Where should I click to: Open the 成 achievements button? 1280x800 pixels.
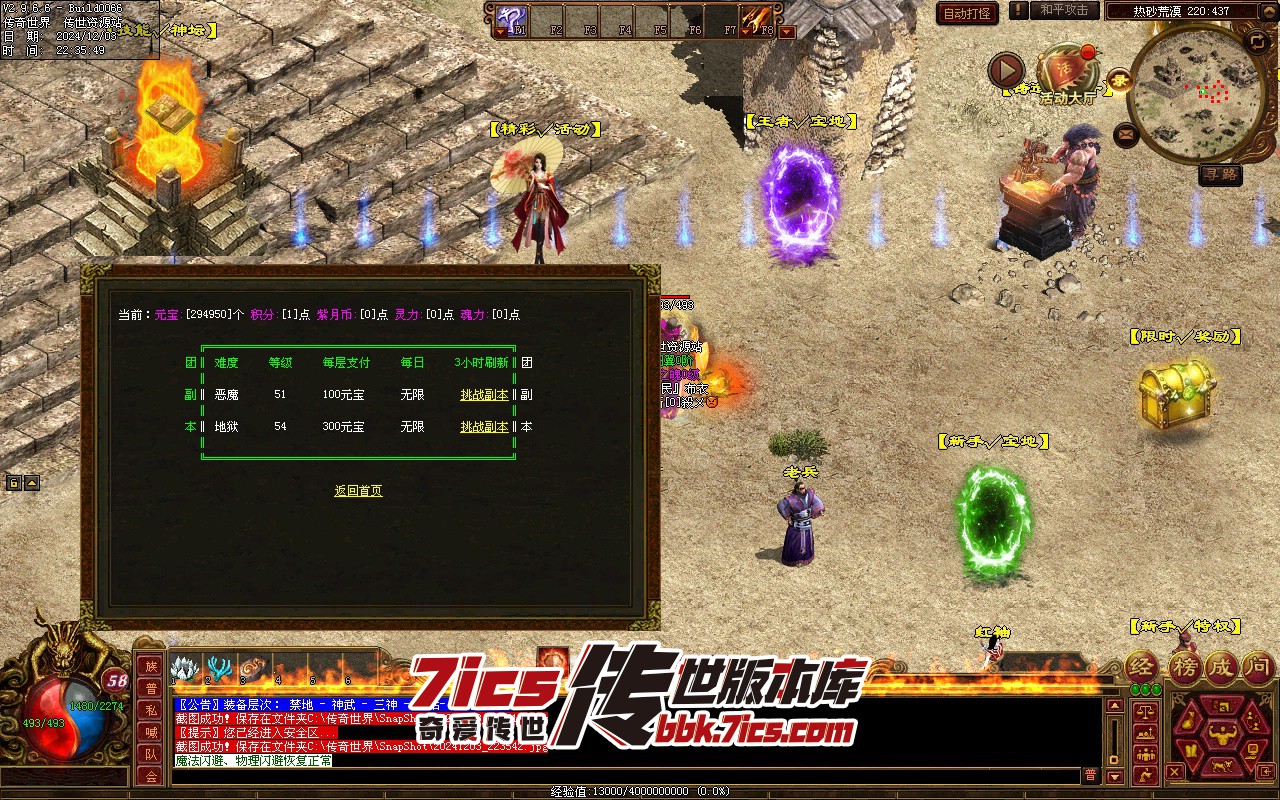point(1220,666)
